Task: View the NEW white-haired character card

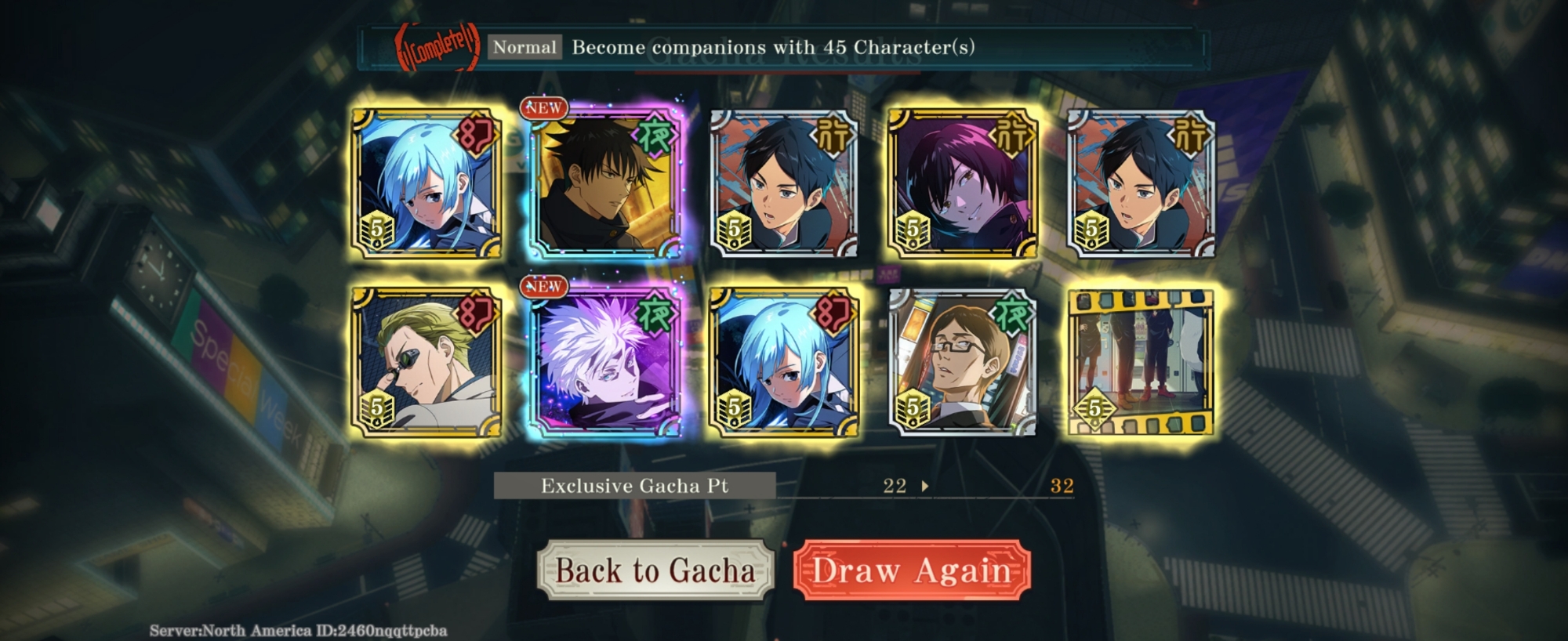Action: [x=604, y=361]
